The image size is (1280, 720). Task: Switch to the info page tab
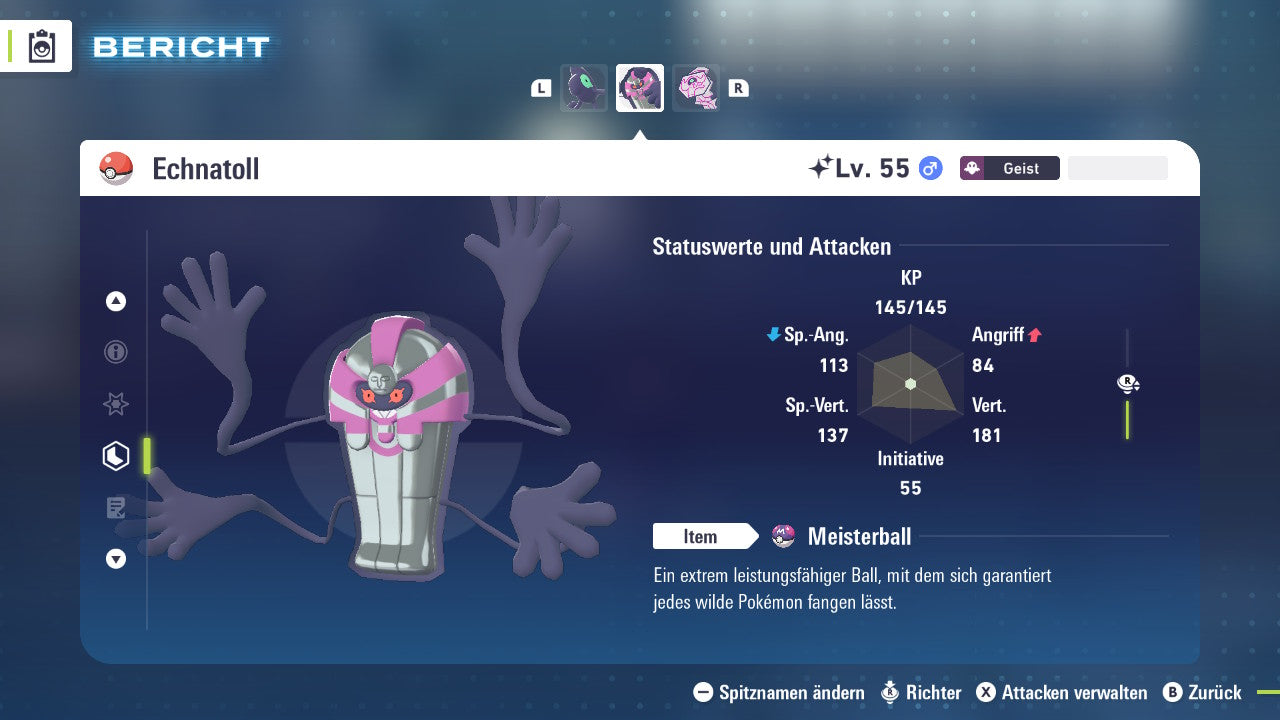click(x=116, y=352)
